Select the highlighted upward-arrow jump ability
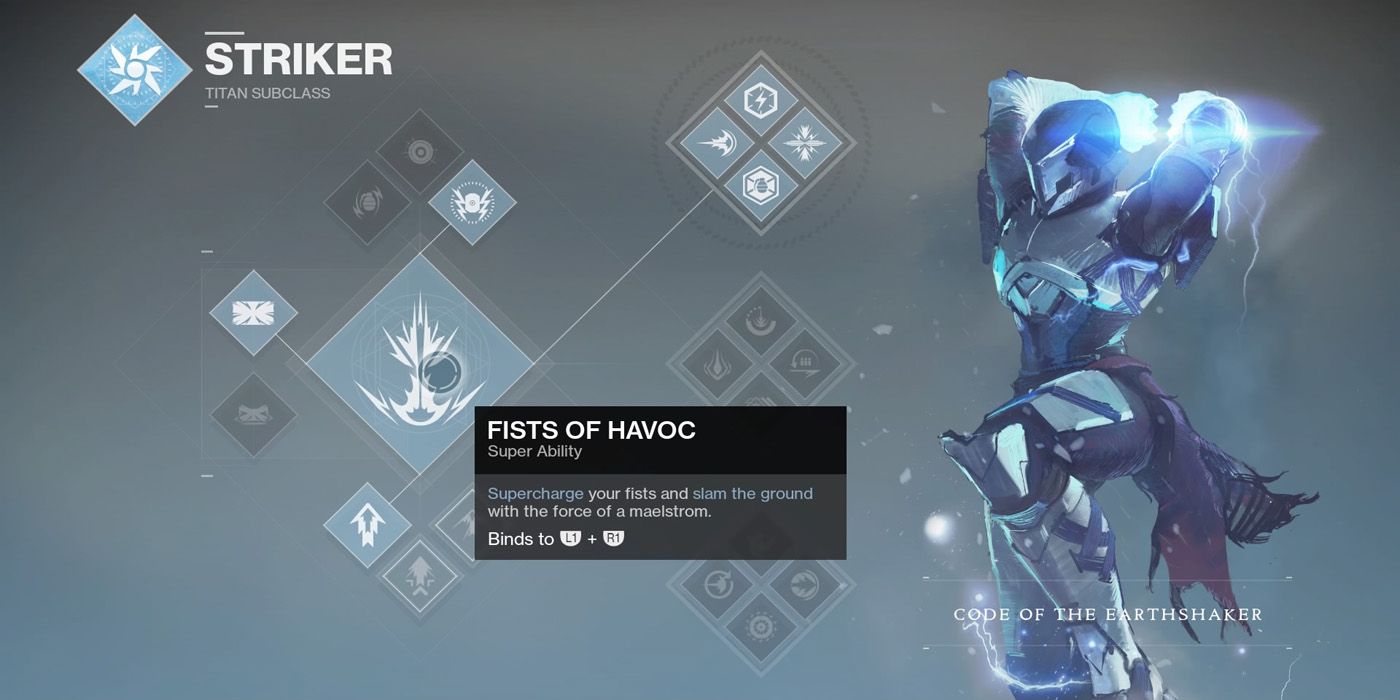 pyautogui.click(x=367, y=525)
